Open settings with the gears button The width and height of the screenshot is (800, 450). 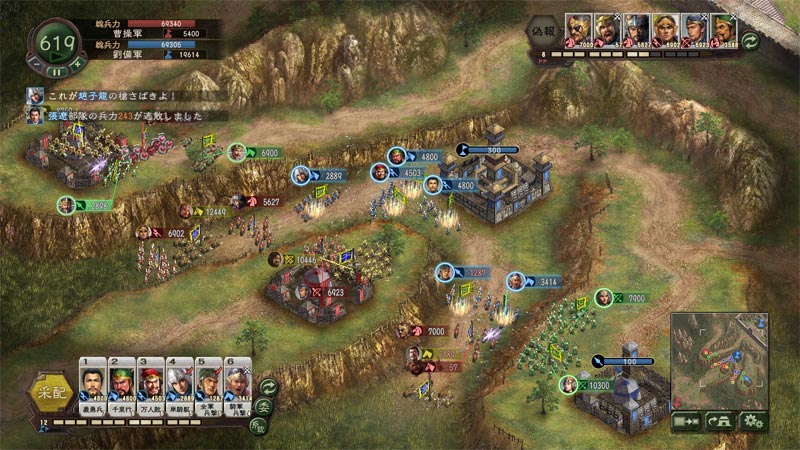(753, 421)
